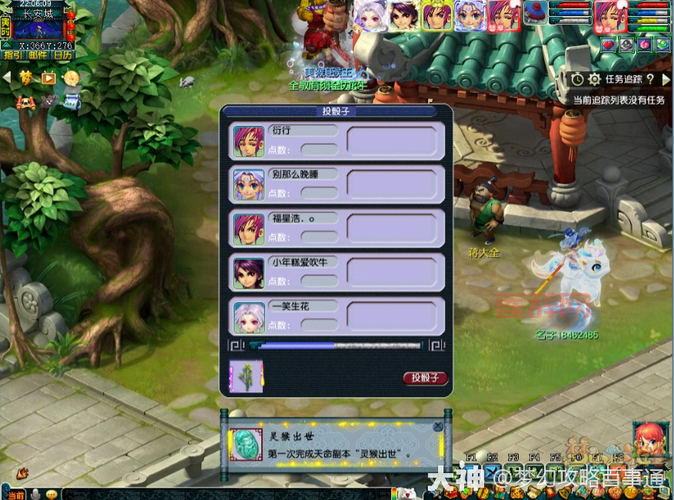Click the quest tracker clock icon
This screenshot has height=500, width=674.
pyautogui.click(x=578, y=79)
